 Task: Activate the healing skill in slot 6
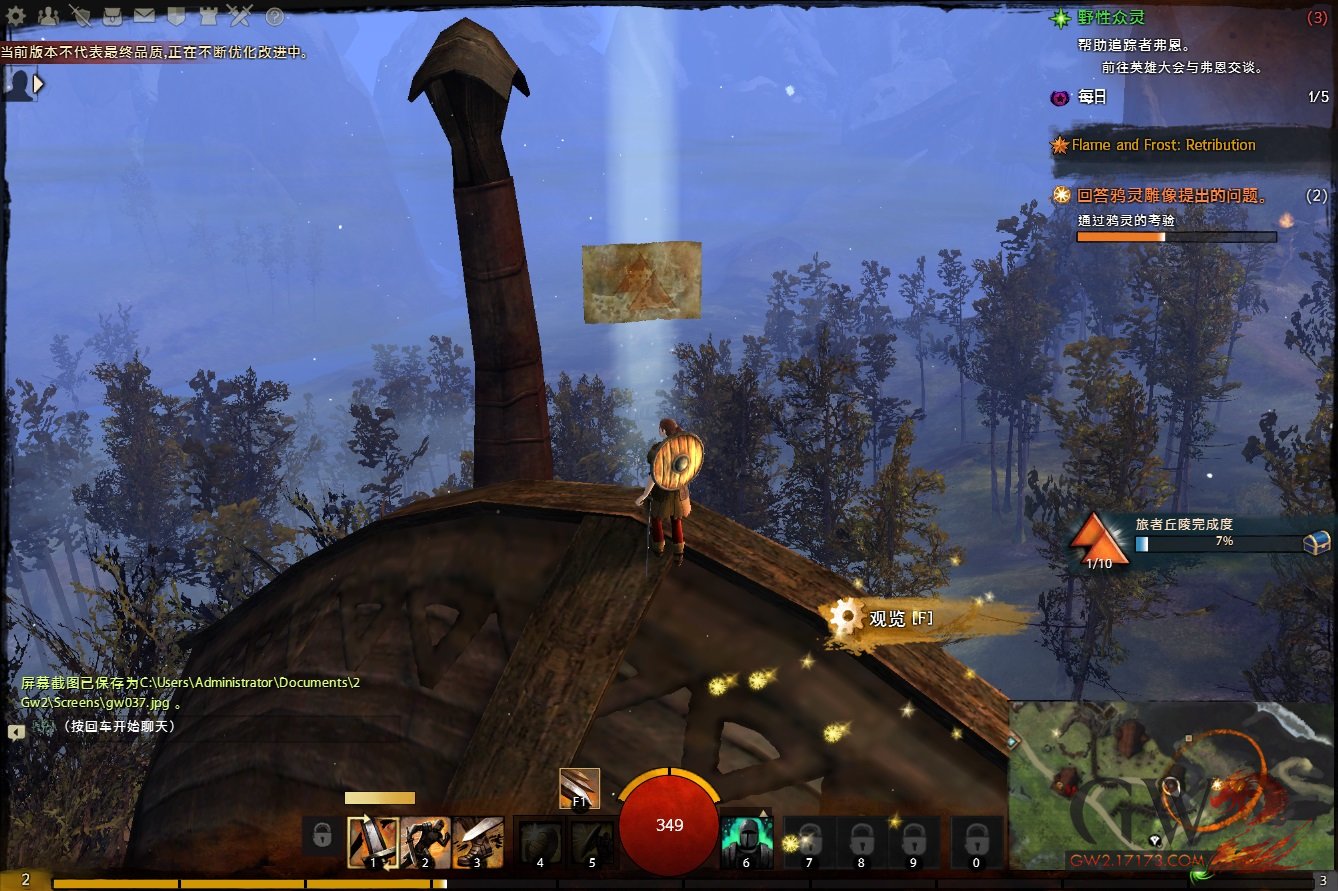[x=746, y=842]
